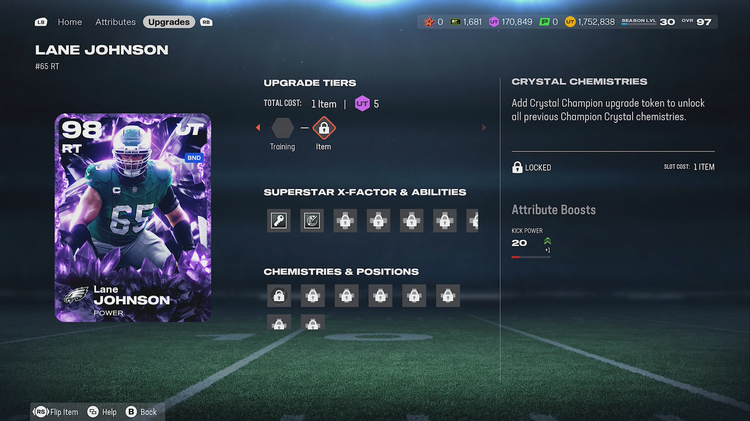Click the Lane Johnson player card
Viewport: 750px width, 421px height.
point(133,217)
